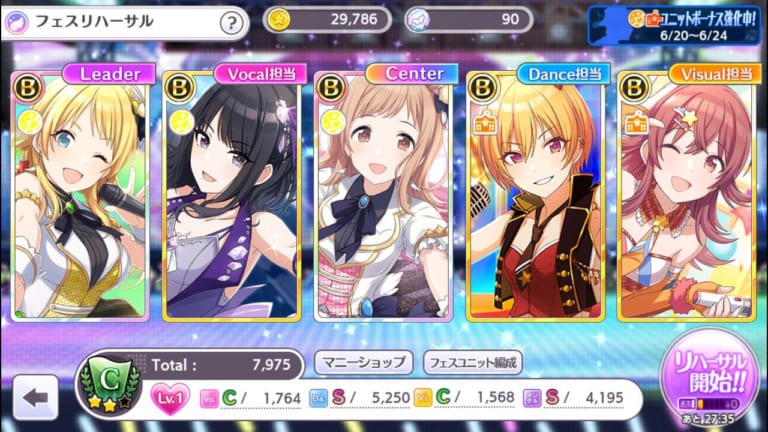This screenshot has width=768, height=432.
Task: Open フェスユニット編成 unit formation
Action: (473, 362)
